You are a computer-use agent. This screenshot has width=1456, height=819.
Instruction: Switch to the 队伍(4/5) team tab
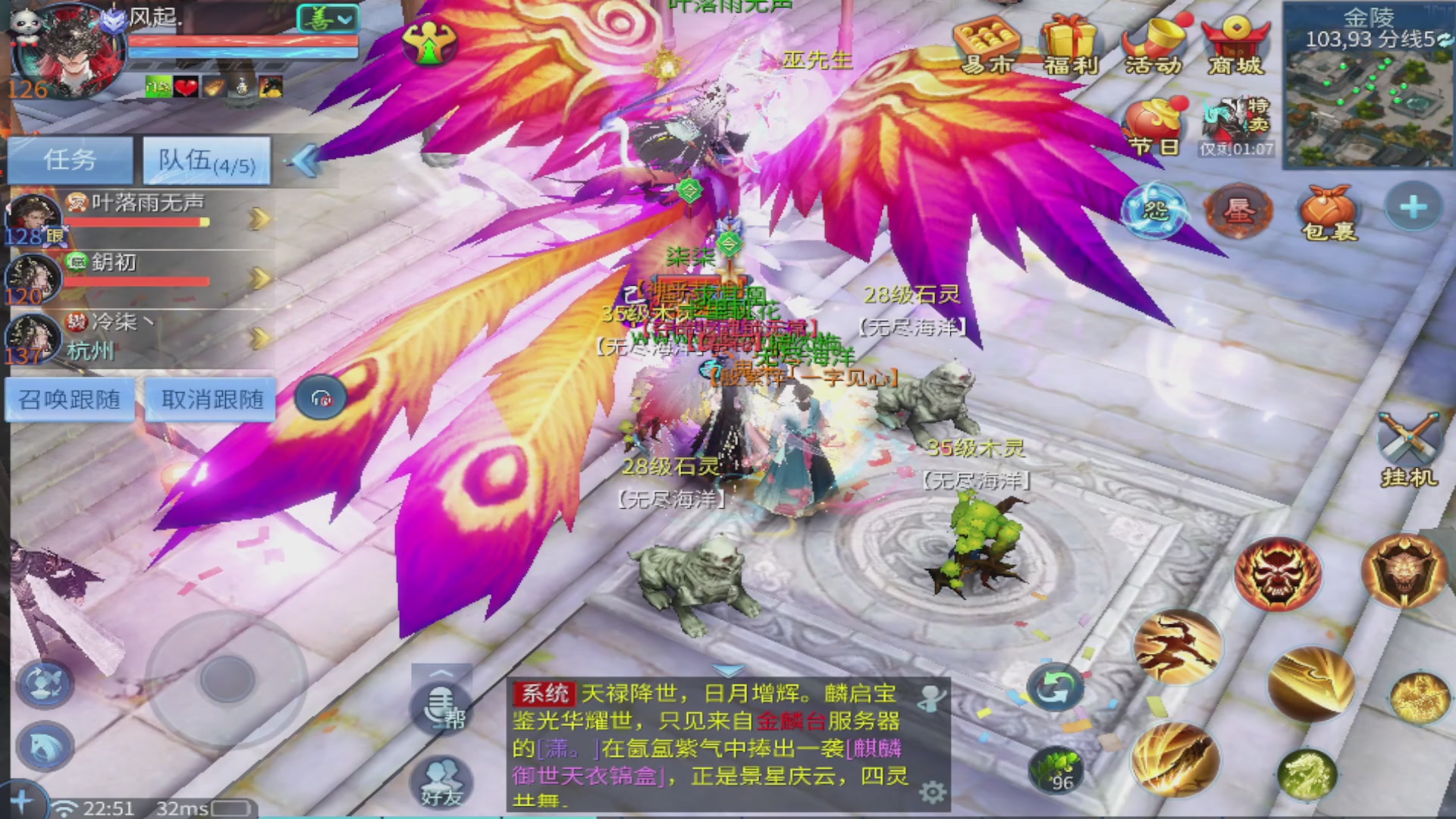click(x=203, y=159)
